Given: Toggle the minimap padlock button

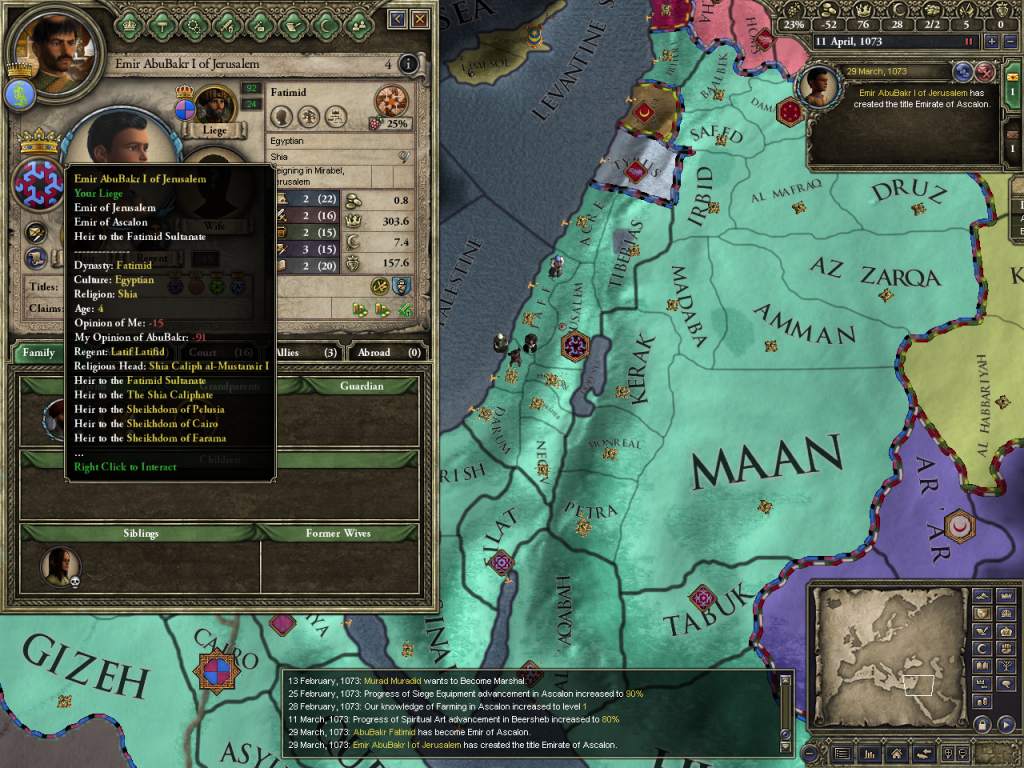Looking at the screenshot, I should [x=983, y=724].
